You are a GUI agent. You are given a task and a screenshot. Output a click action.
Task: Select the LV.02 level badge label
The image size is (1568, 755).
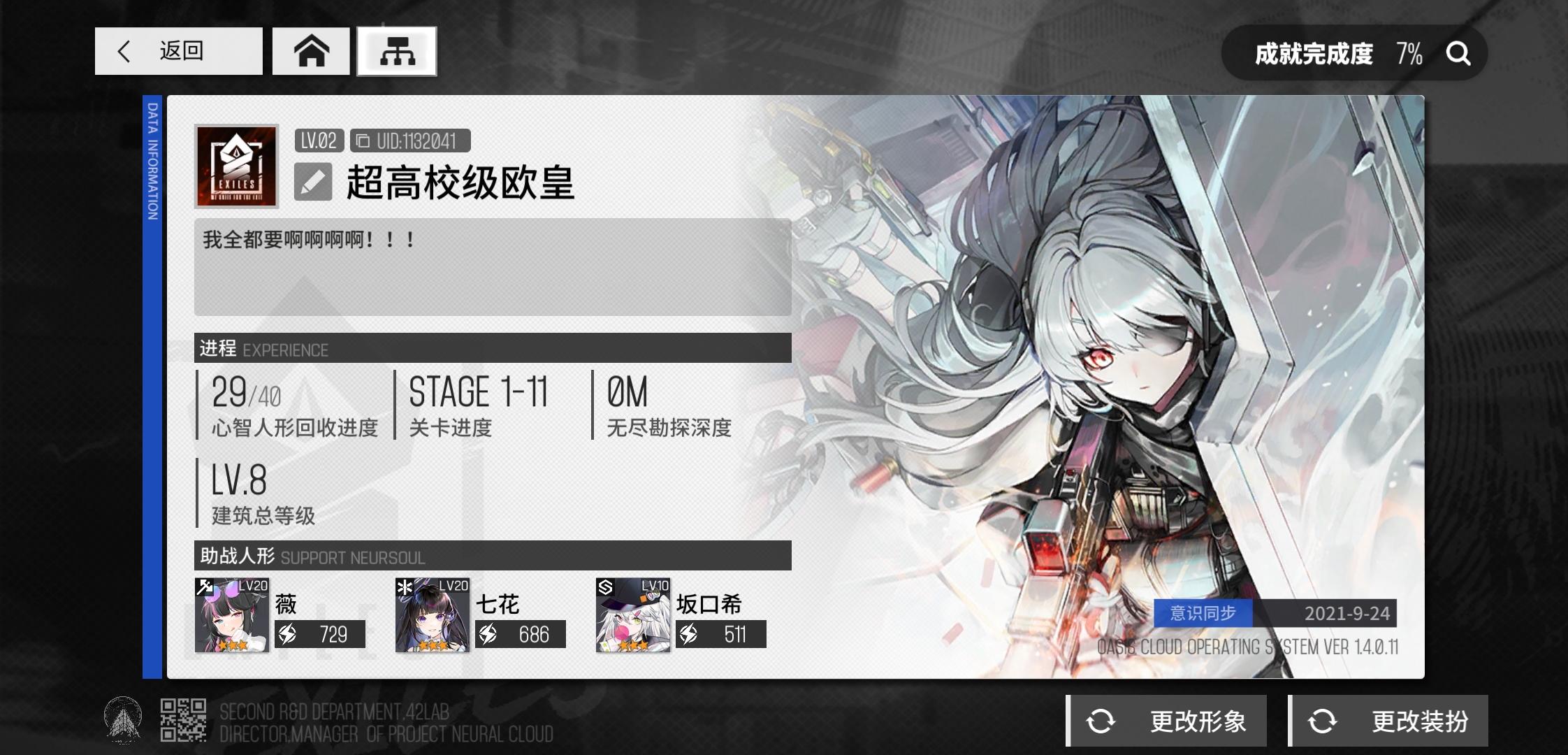[x=318, y=140]
